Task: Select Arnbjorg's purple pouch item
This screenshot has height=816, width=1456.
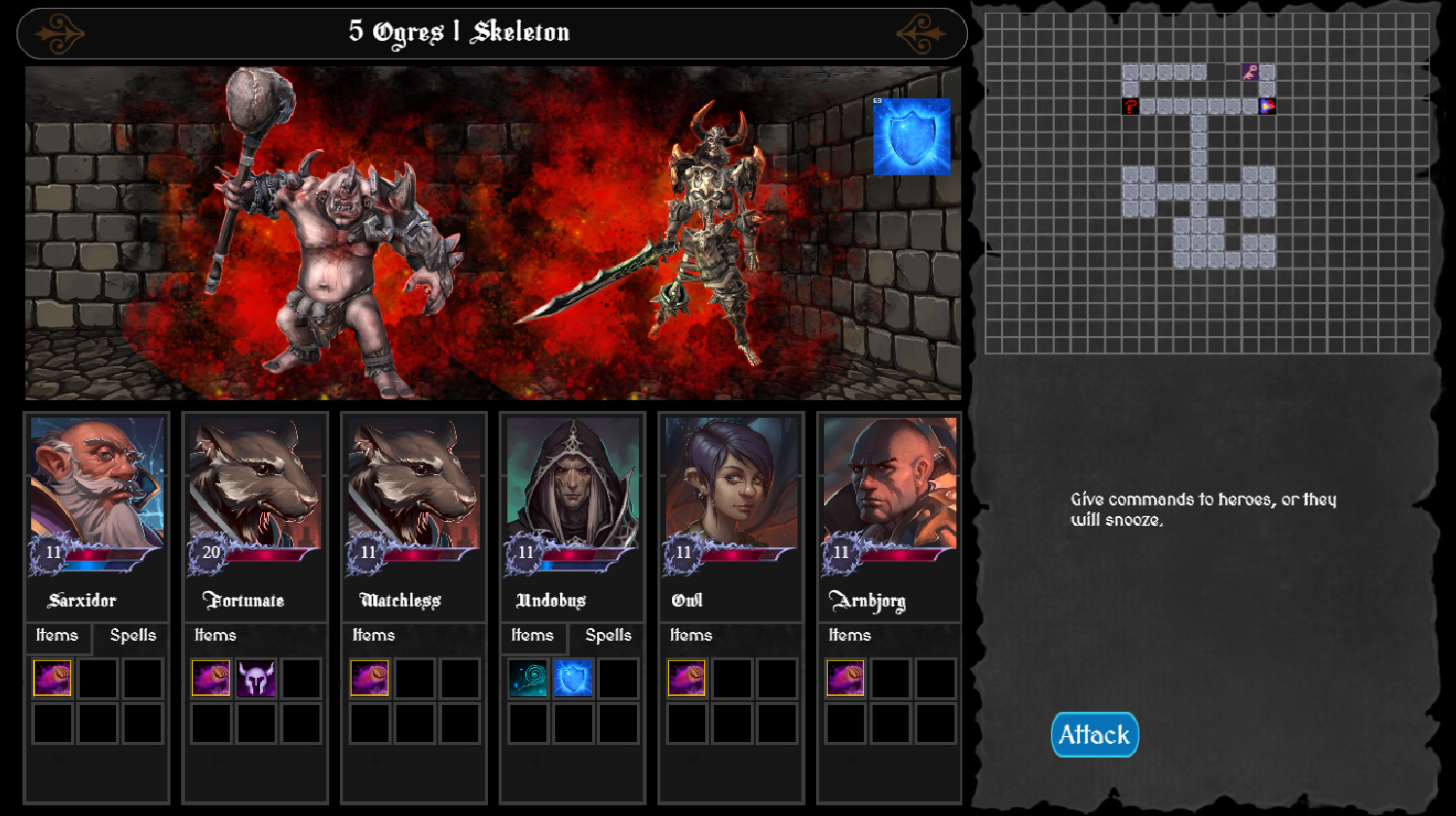Action: pos(845,679)
